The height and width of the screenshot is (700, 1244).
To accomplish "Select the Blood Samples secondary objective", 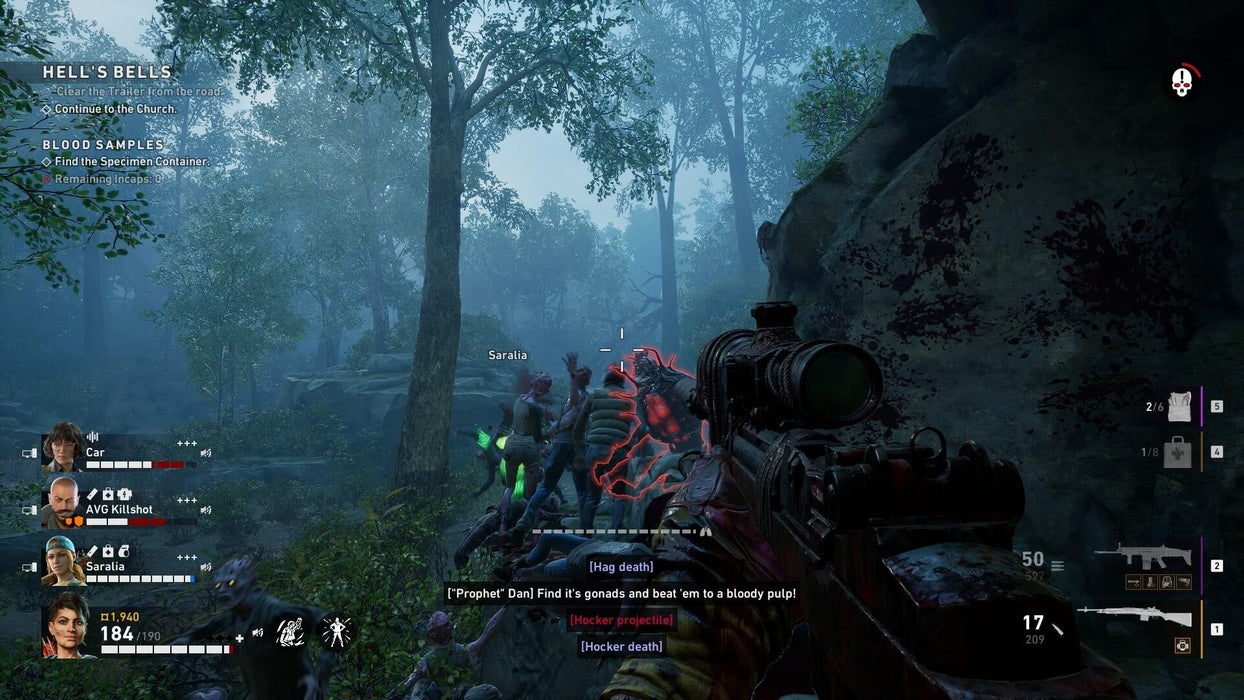I will click(103, 145).
